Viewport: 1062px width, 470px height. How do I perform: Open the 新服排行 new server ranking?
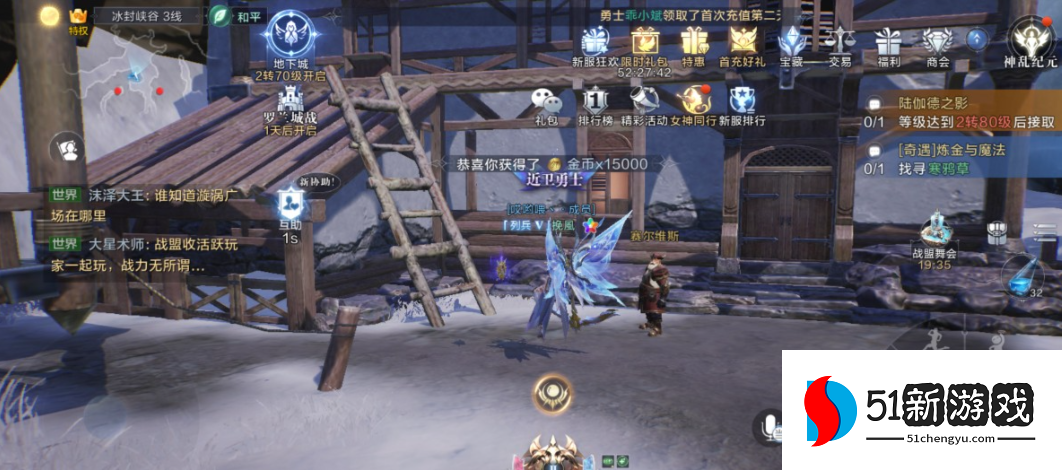point(742,102)
